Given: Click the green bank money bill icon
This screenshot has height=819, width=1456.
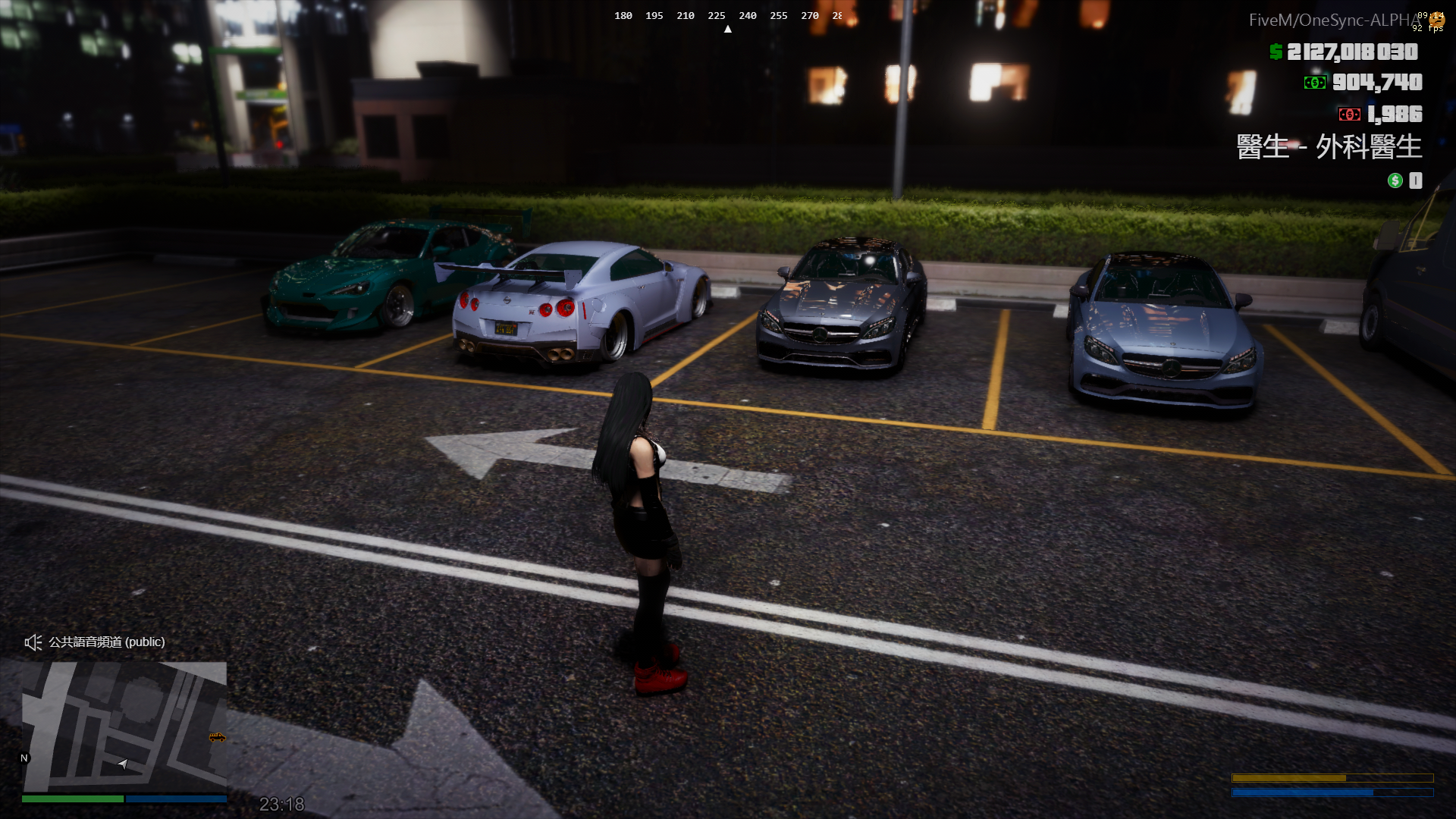Looking at the screenshot, I should tap(1314, 83).
